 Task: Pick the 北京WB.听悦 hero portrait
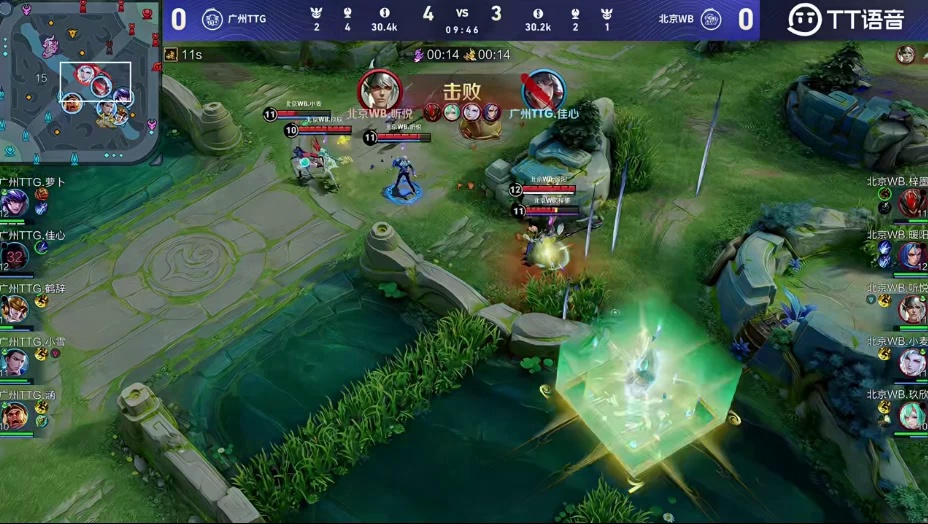point(912,309)
